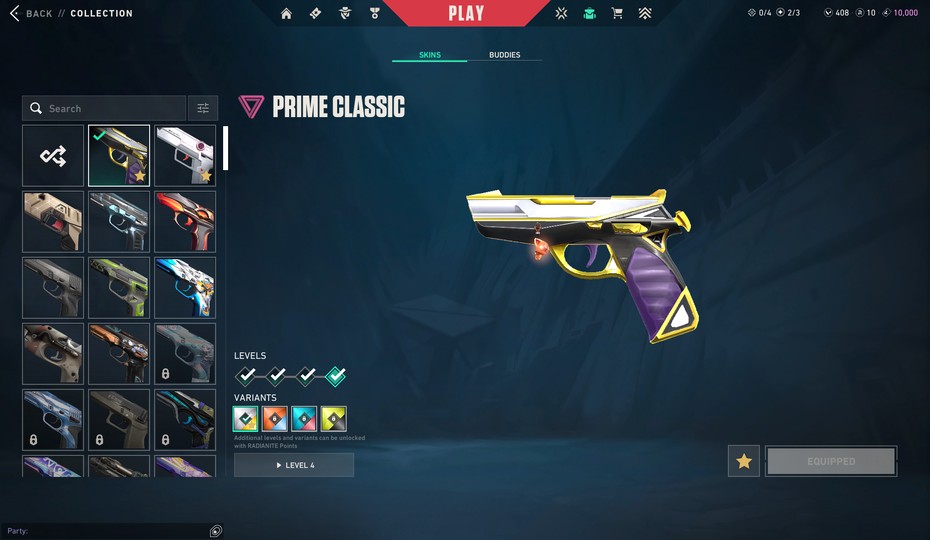Select the random shuffle skin tile
Screen dimensions: 930x540
click(x=53, y=155)
